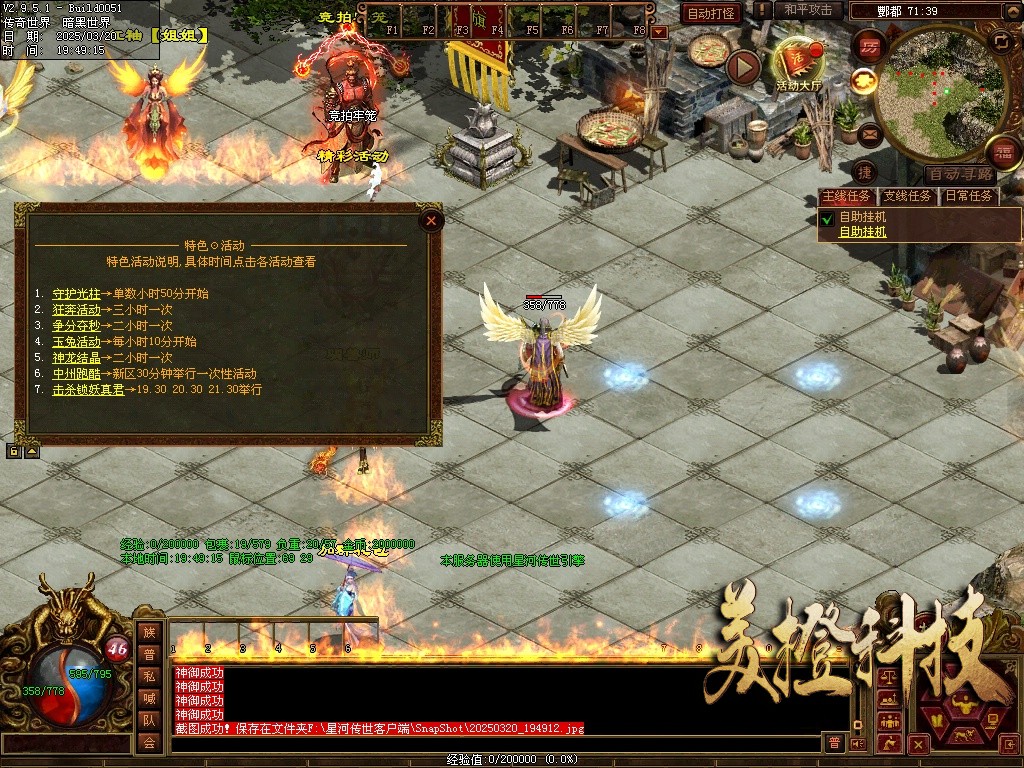Toggle the 自助挂机 checkbox

pos(827,217)
